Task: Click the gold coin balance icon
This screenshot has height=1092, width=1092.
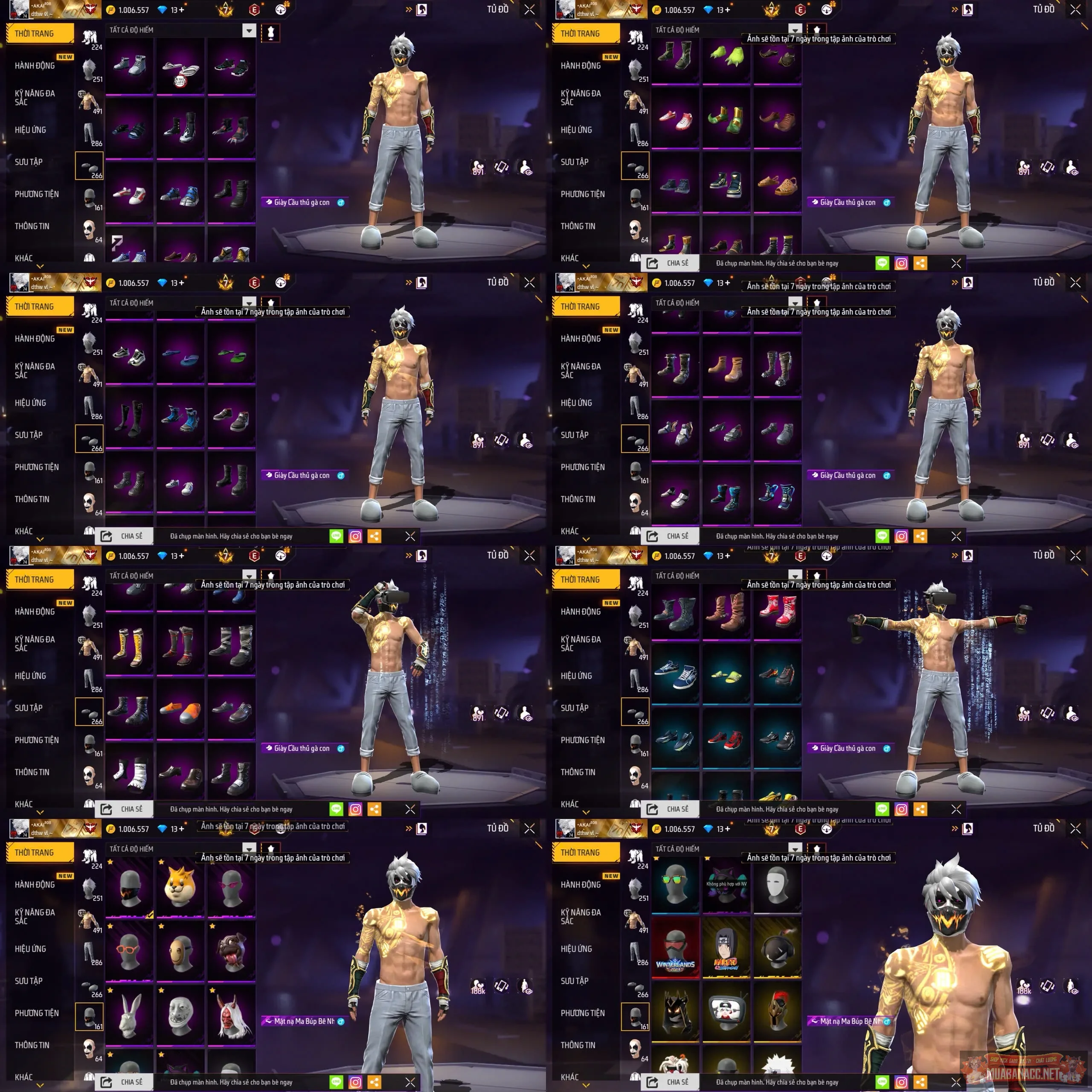Action: 111,10
